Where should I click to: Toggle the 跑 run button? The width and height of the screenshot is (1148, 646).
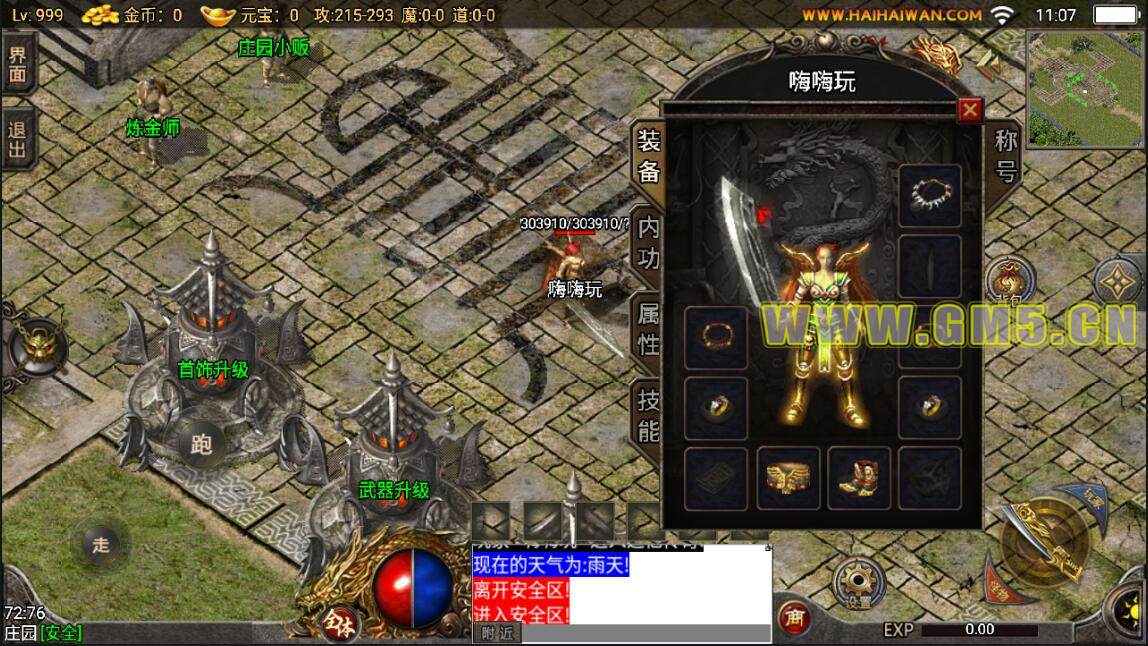coord(201,446)
